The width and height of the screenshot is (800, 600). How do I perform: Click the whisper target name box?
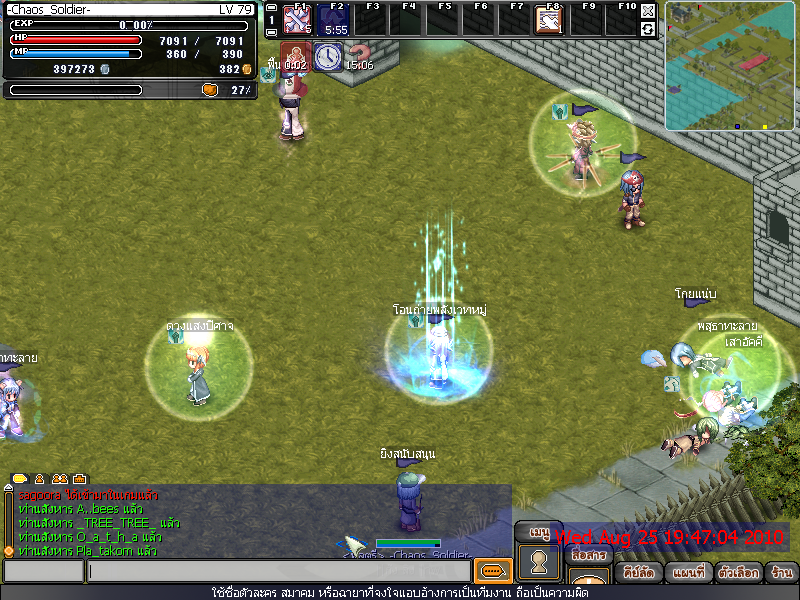[x=43, y=571]
